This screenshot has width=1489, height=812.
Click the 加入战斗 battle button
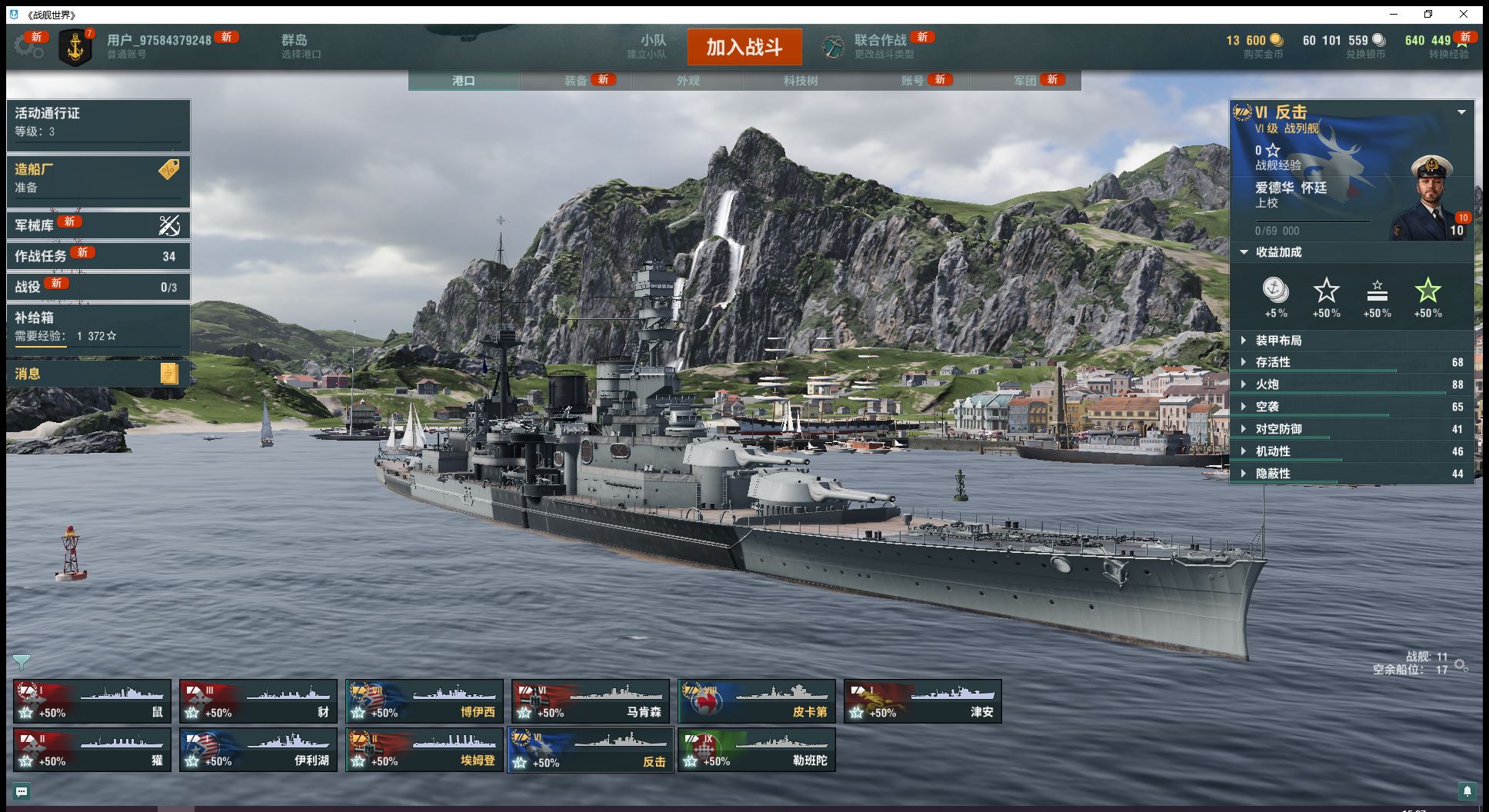tap(744, 47)
